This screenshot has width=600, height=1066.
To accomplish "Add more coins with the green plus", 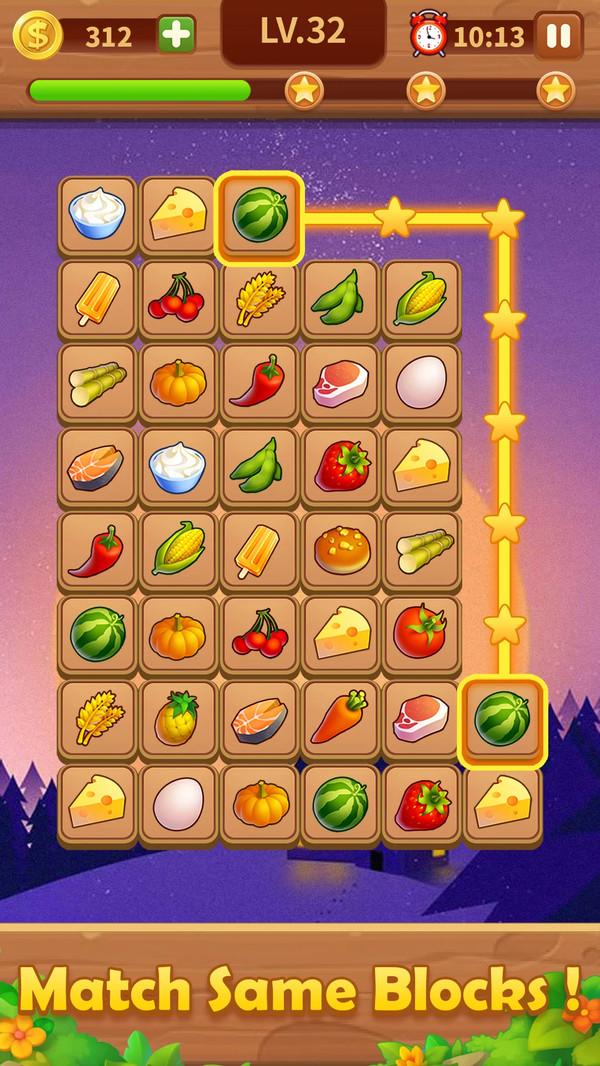I will [x=177, y=35].
